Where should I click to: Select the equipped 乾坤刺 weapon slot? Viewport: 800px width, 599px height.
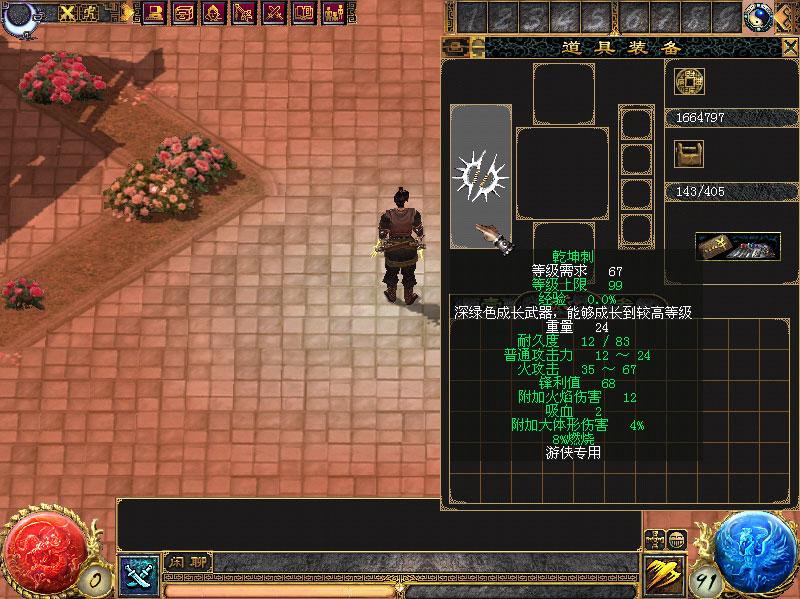pyautogui.click(x=482, y=176)
